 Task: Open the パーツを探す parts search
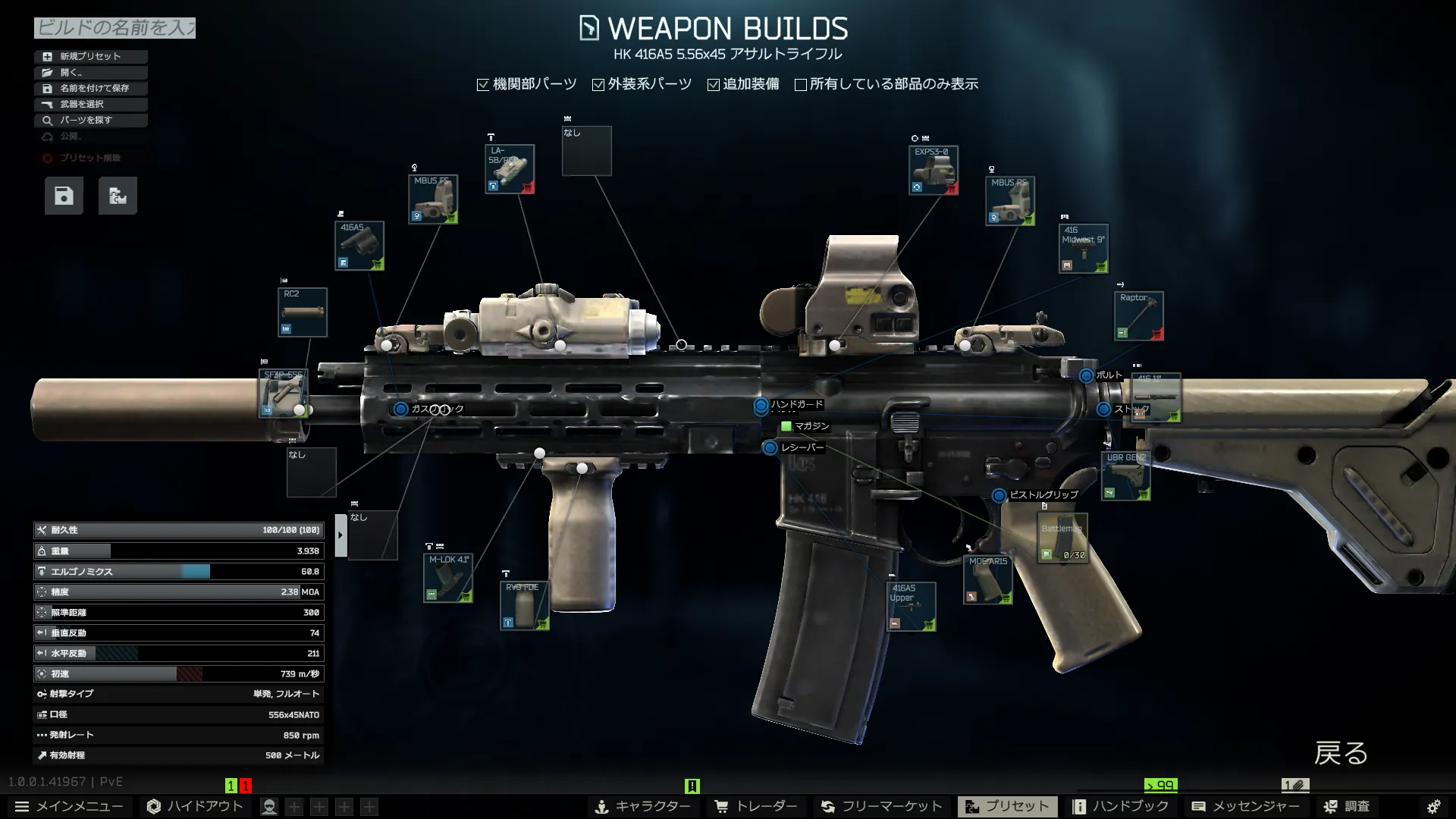(90, 120)
